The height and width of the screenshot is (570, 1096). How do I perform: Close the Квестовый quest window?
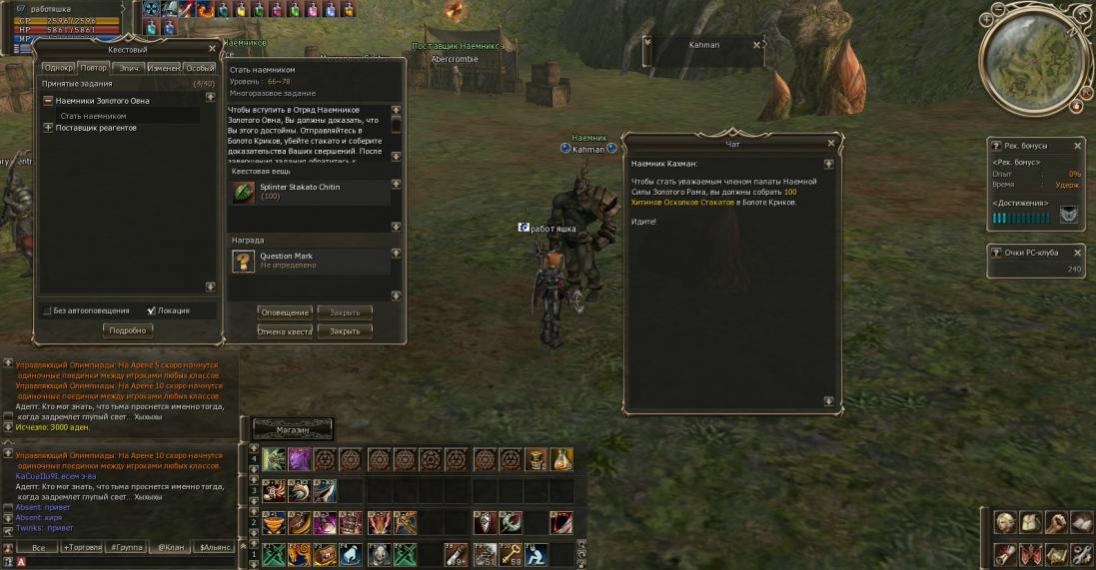pyautogui.click(x=212, y=48)
